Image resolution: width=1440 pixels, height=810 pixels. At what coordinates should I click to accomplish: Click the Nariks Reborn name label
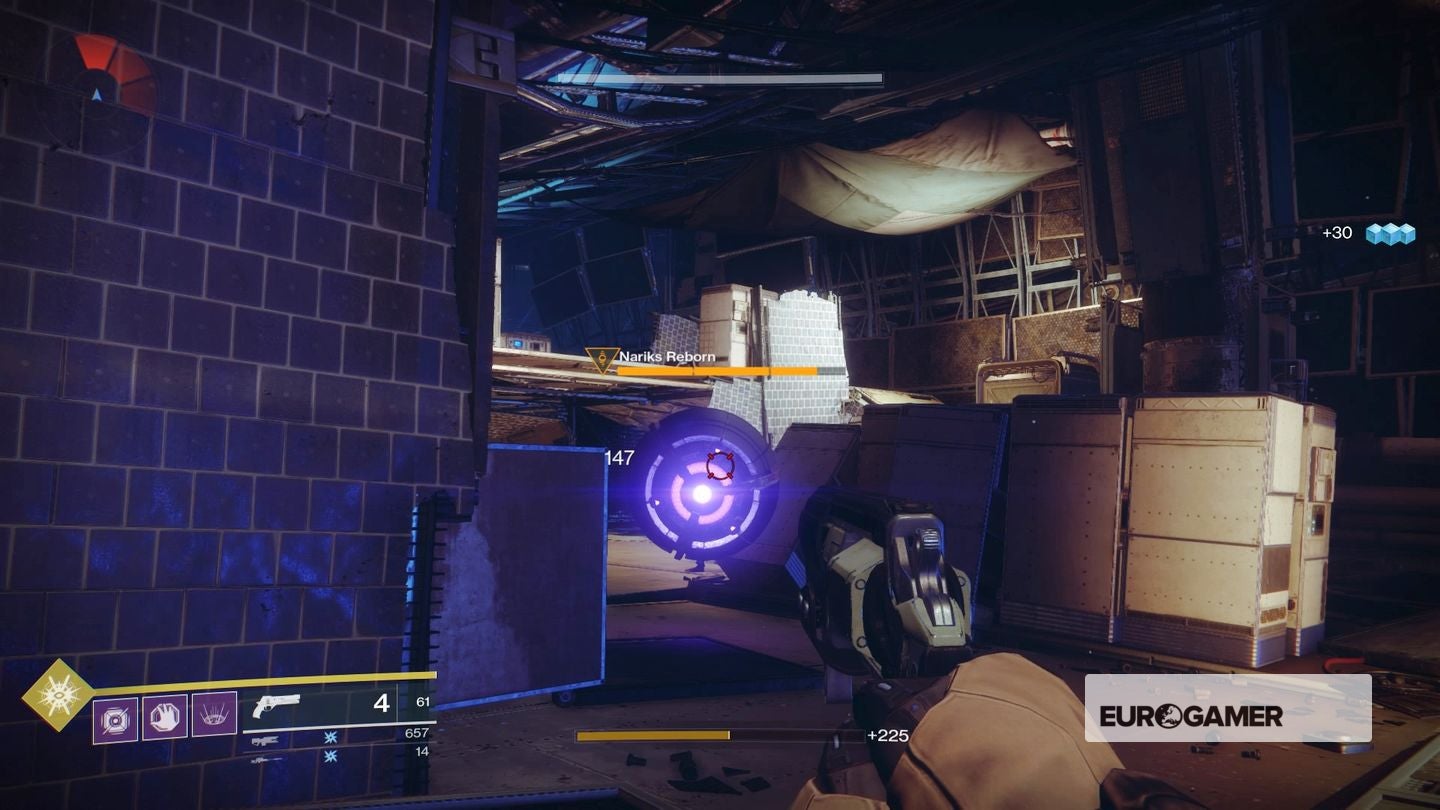(667, 358)
